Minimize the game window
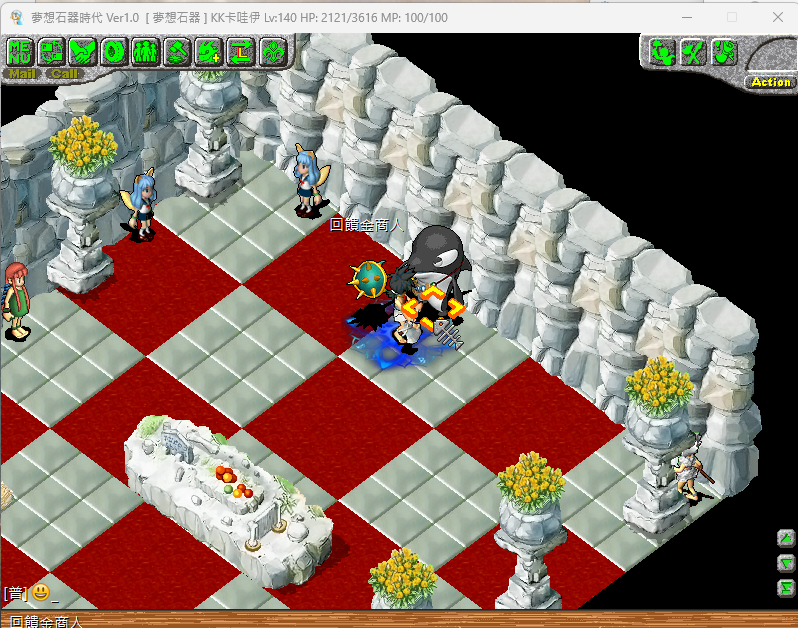 (685, 17)
